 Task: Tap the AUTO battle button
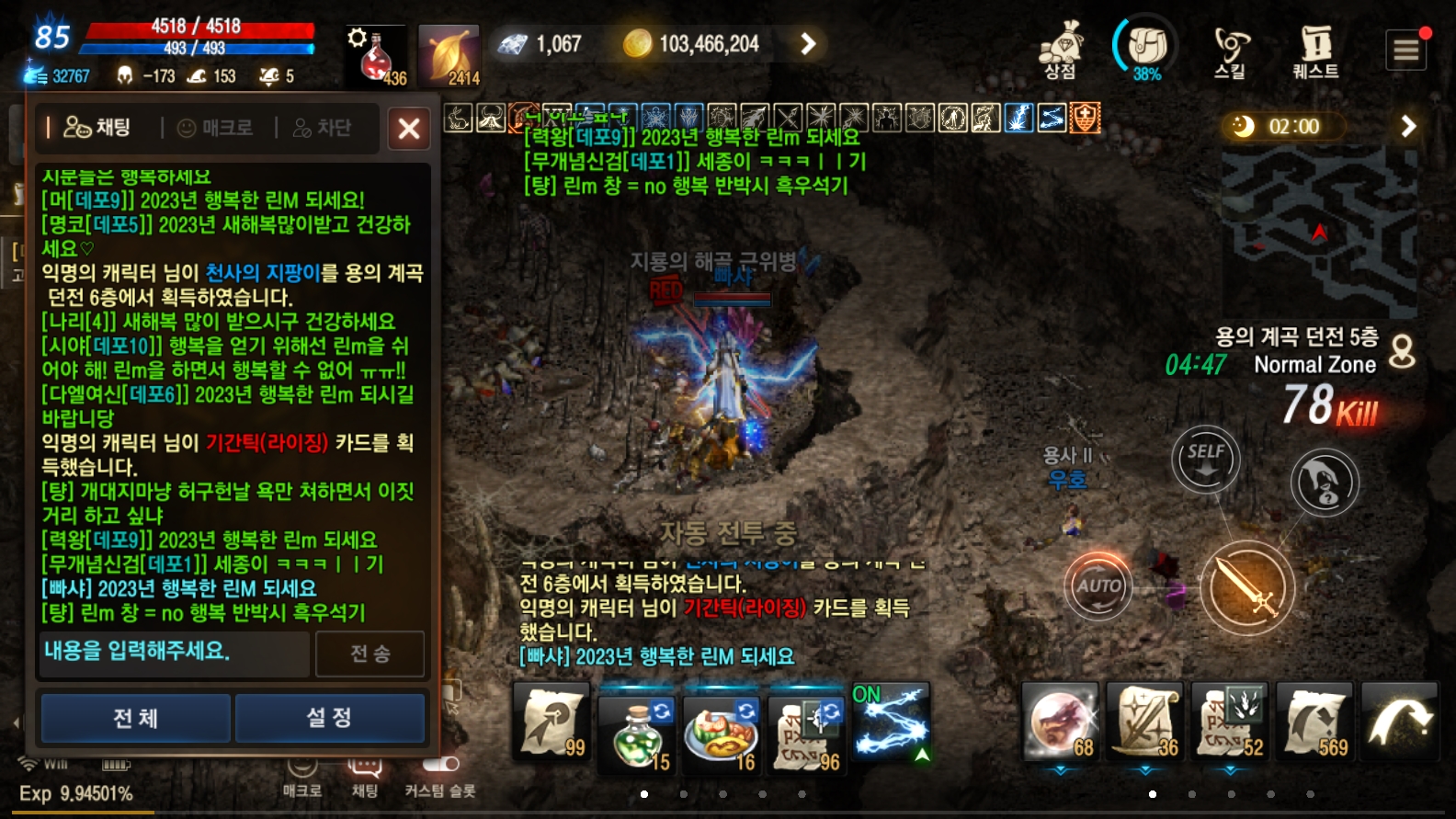coord(1099,586)
